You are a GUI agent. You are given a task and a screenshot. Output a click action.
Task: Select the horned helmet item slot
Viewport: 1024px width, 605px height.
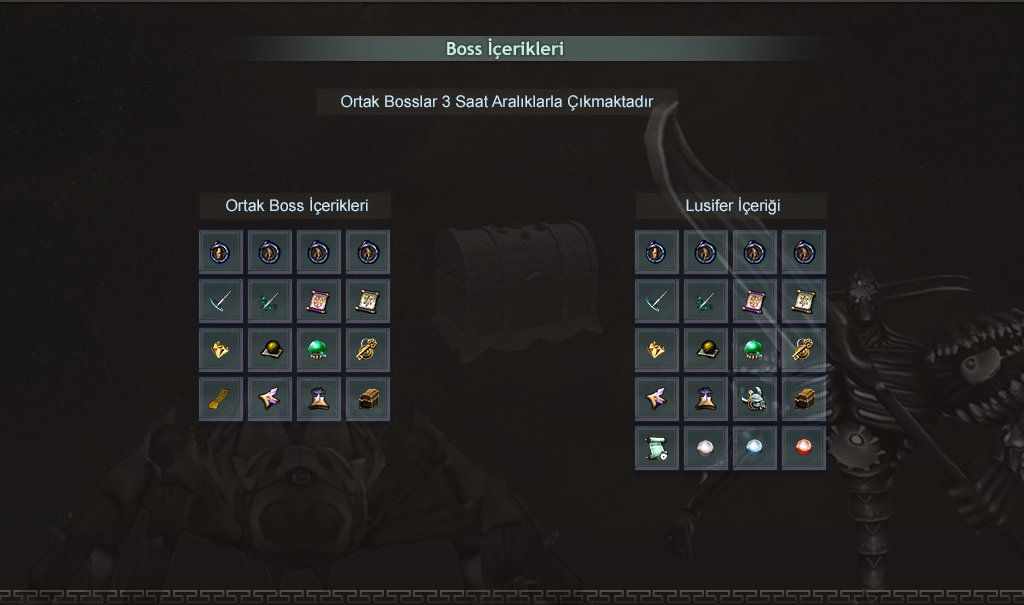pyautogui.click(x=755, y=399)
